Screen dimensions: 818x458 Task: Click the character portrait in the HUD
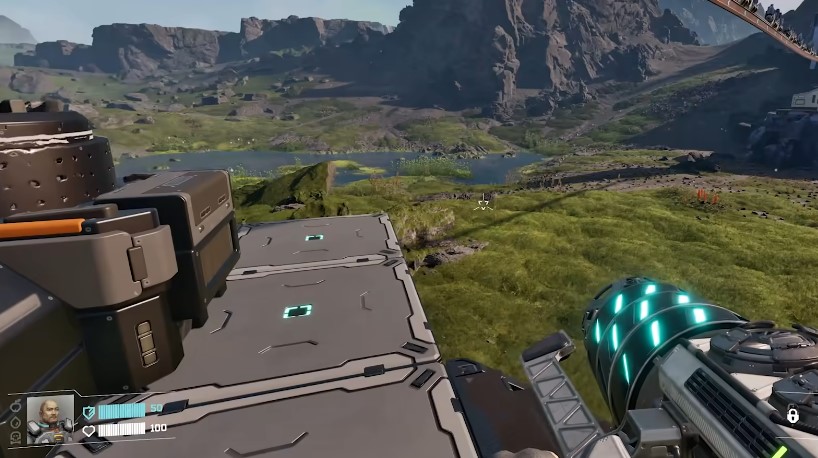[50, 418]
